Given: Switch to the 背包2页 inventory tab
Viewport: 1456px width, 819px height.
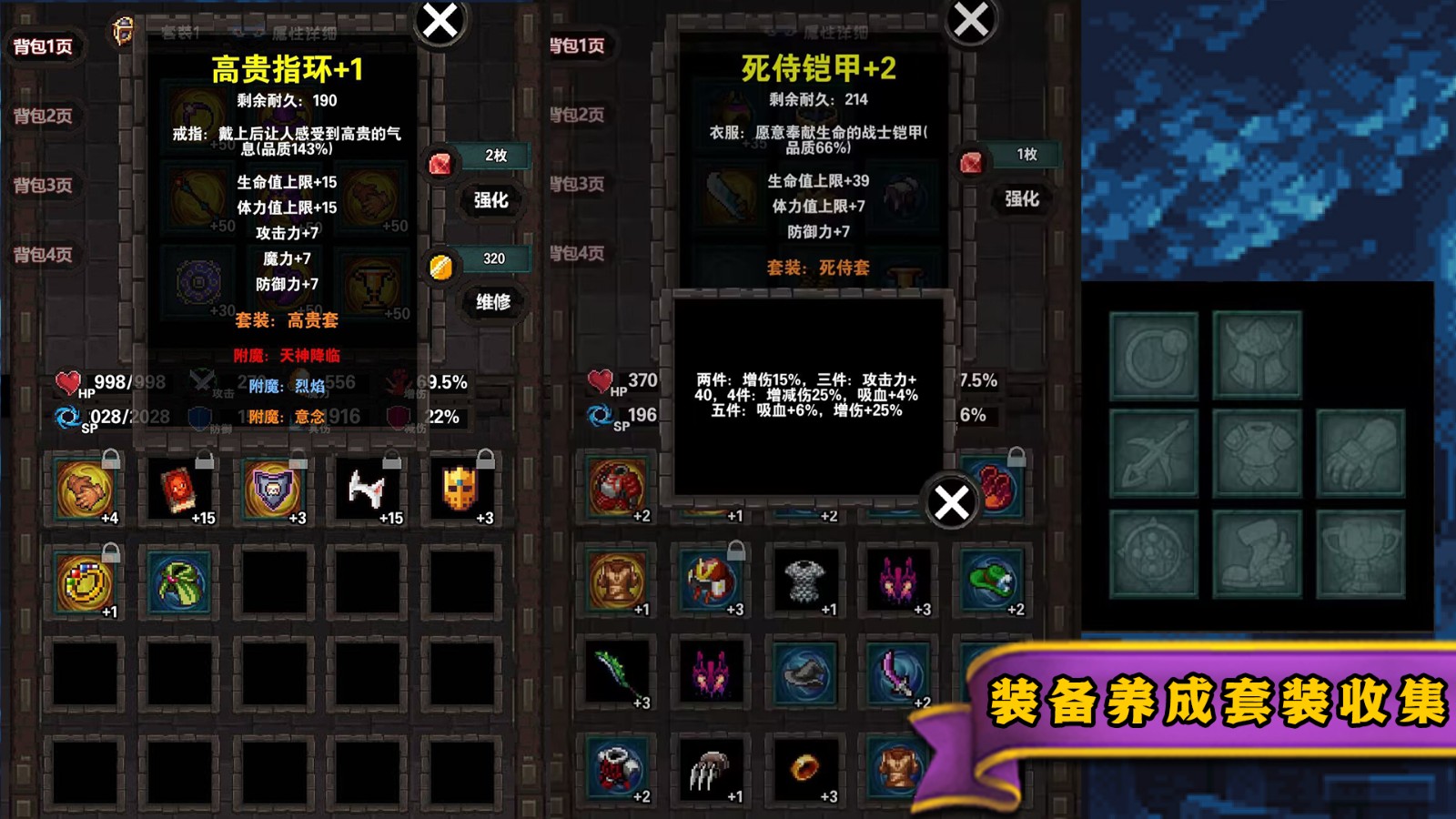Looking at the screenshot, I should 41,116.
